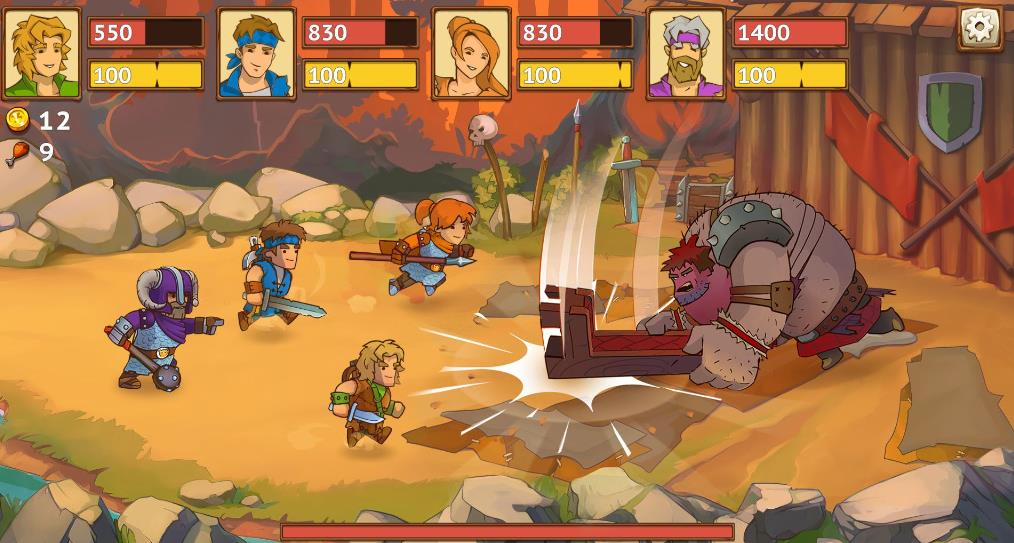Select the grey-bearded hero with purple headband

point(686,53)
